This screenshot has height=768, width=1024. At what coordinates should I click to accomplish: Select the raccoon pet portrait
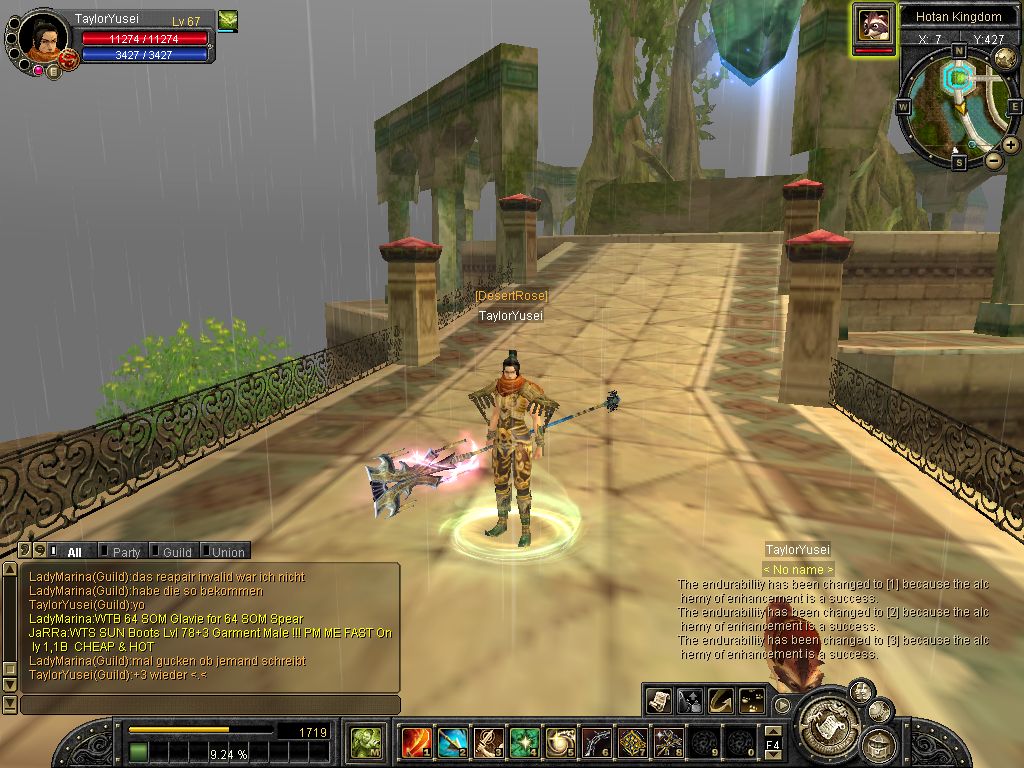click(x=873, y=25)
